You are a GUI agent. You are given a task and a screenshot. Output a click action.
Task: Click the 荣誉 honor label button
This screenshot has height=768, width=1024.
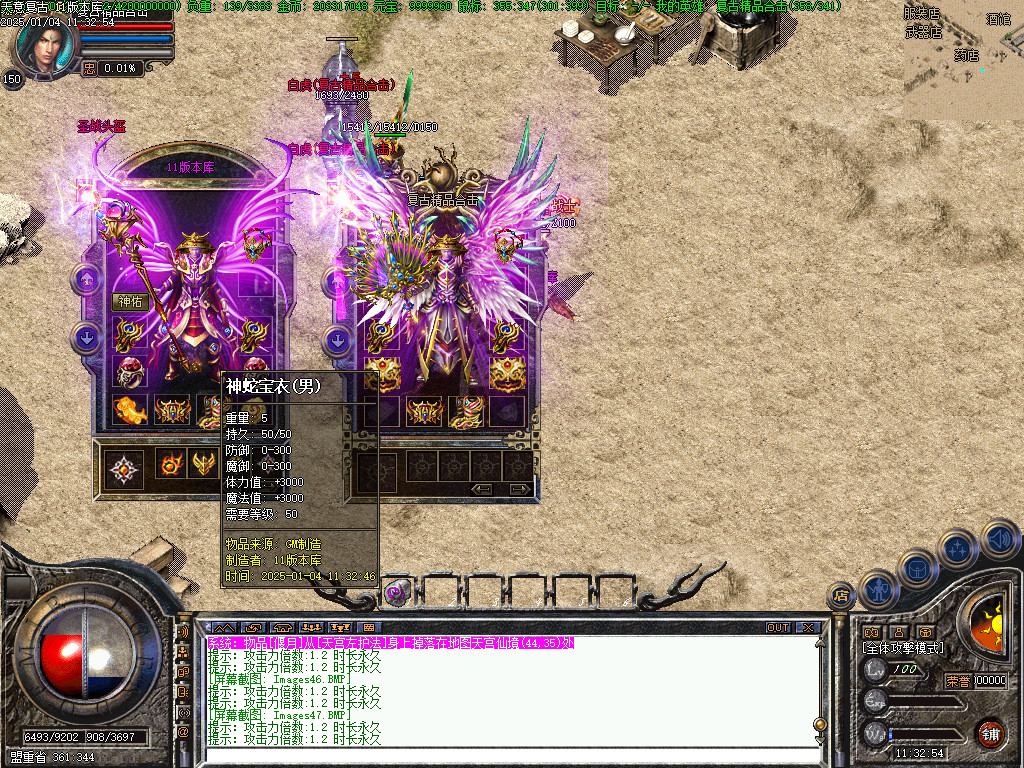(x=957, y=681)
